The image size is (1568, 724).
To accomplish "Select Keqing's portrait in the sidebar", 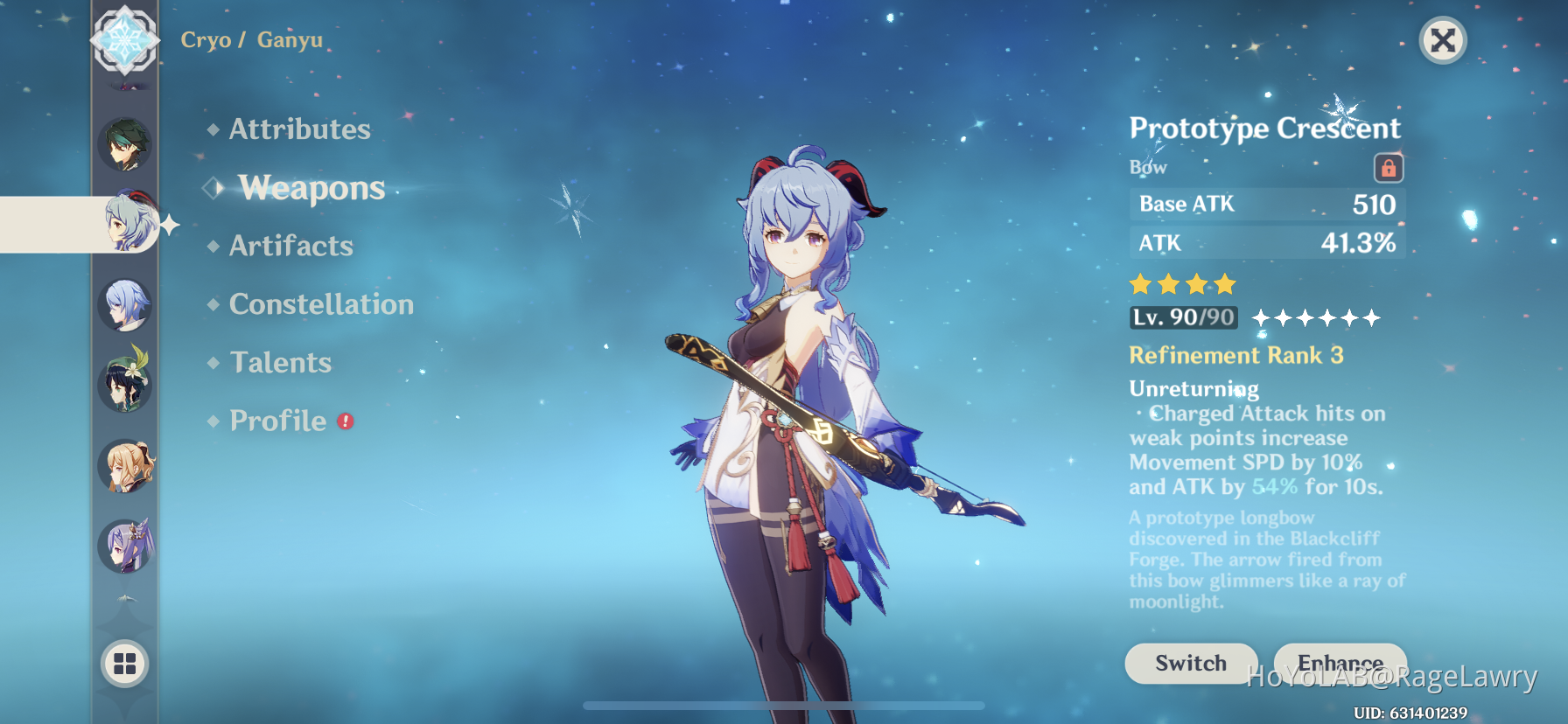I will pos(125,546).
